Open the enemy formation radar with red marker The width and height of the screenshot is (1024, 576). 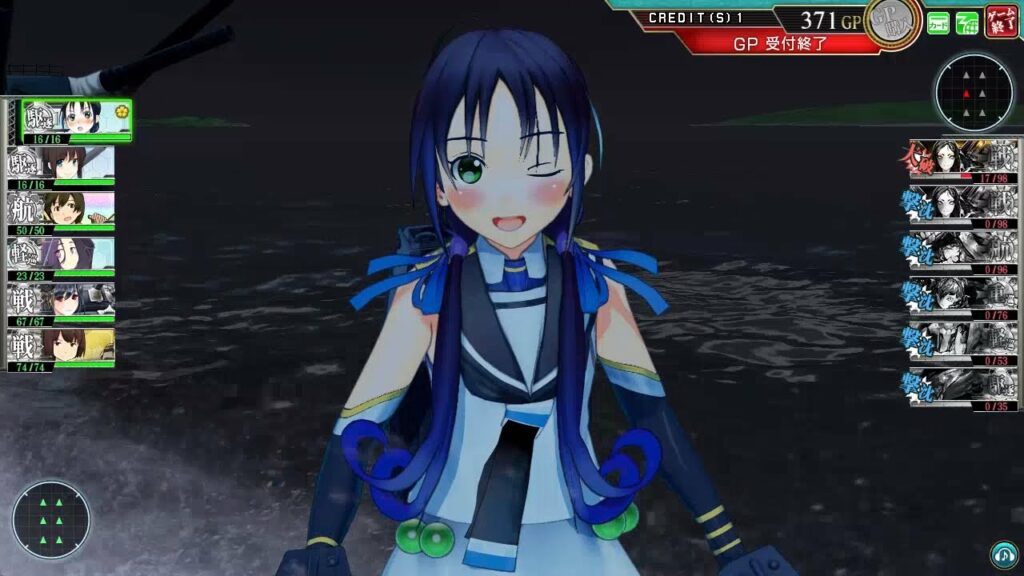973,93
